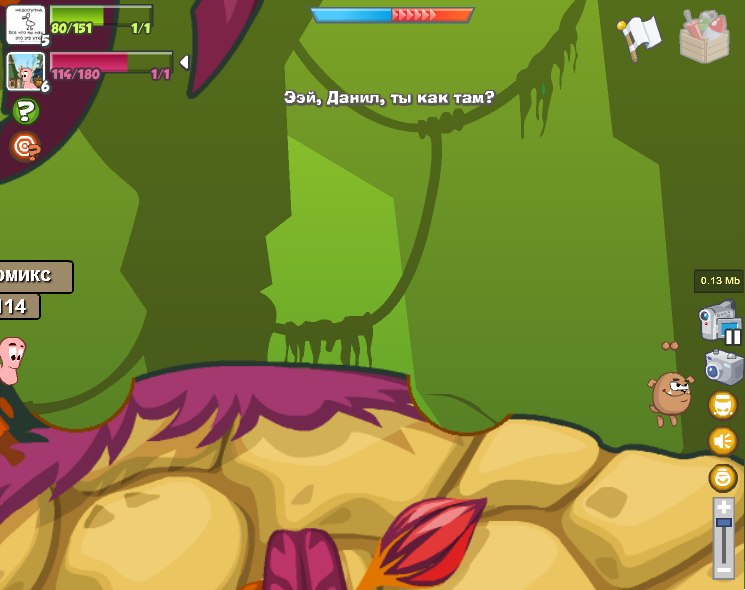Click the orange face button above the speaker
The height and width of the screenshot is (590, 745).
722,404
